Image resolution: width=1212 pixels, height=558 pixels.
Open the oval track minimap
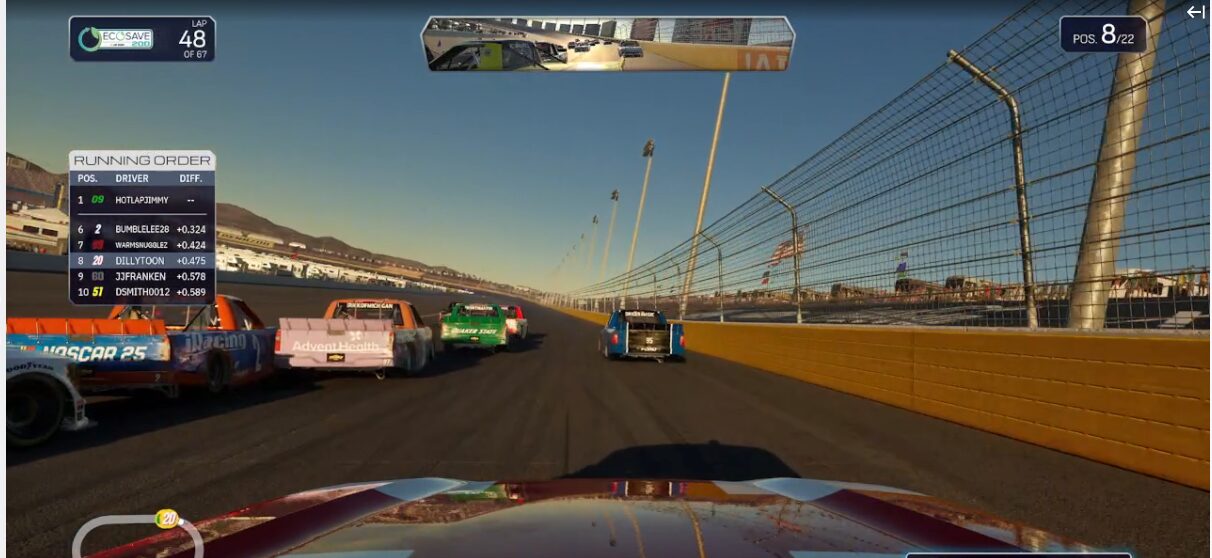(137, 535)
